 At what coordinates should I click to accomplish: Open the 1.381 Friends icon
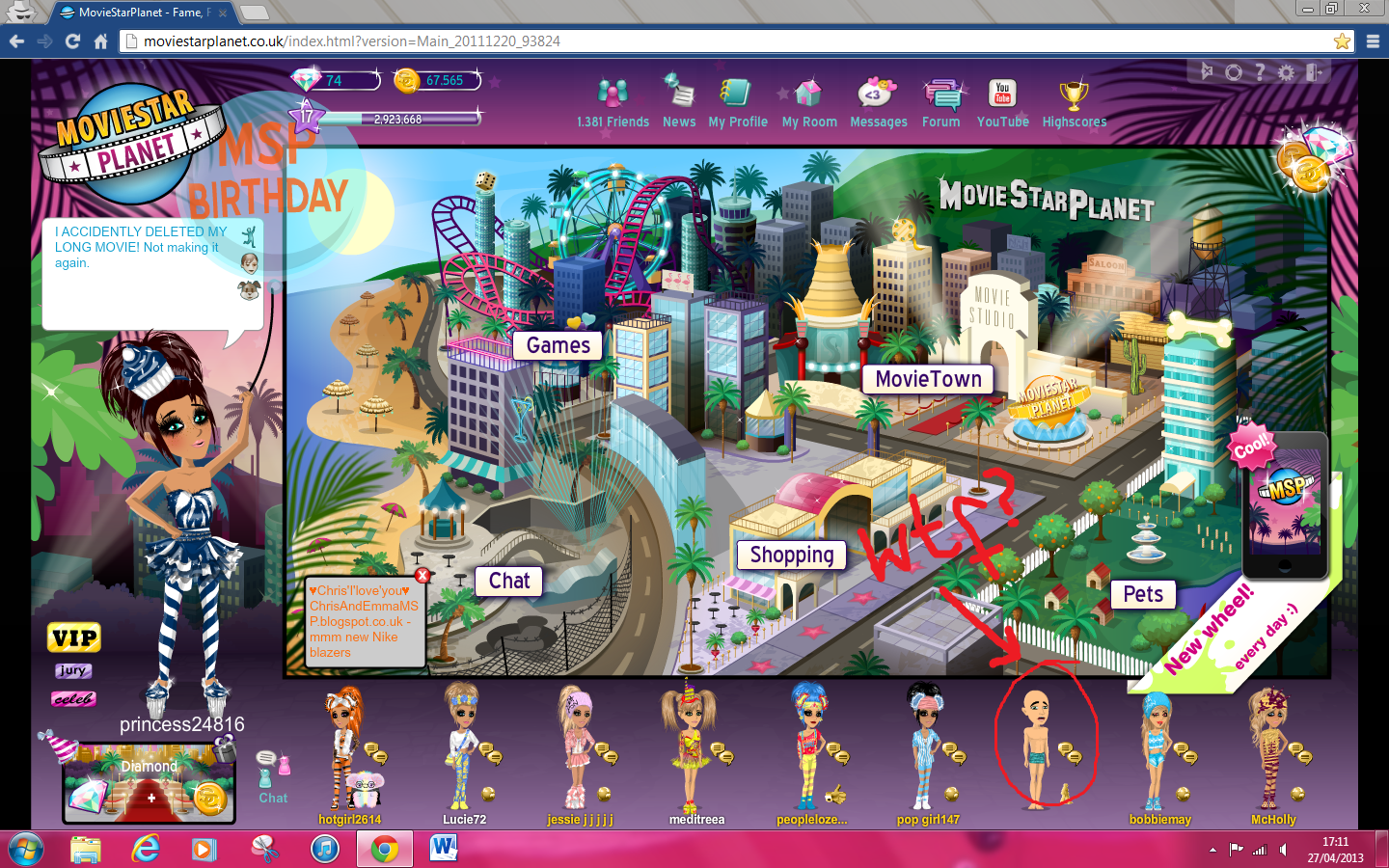(613, 96)
